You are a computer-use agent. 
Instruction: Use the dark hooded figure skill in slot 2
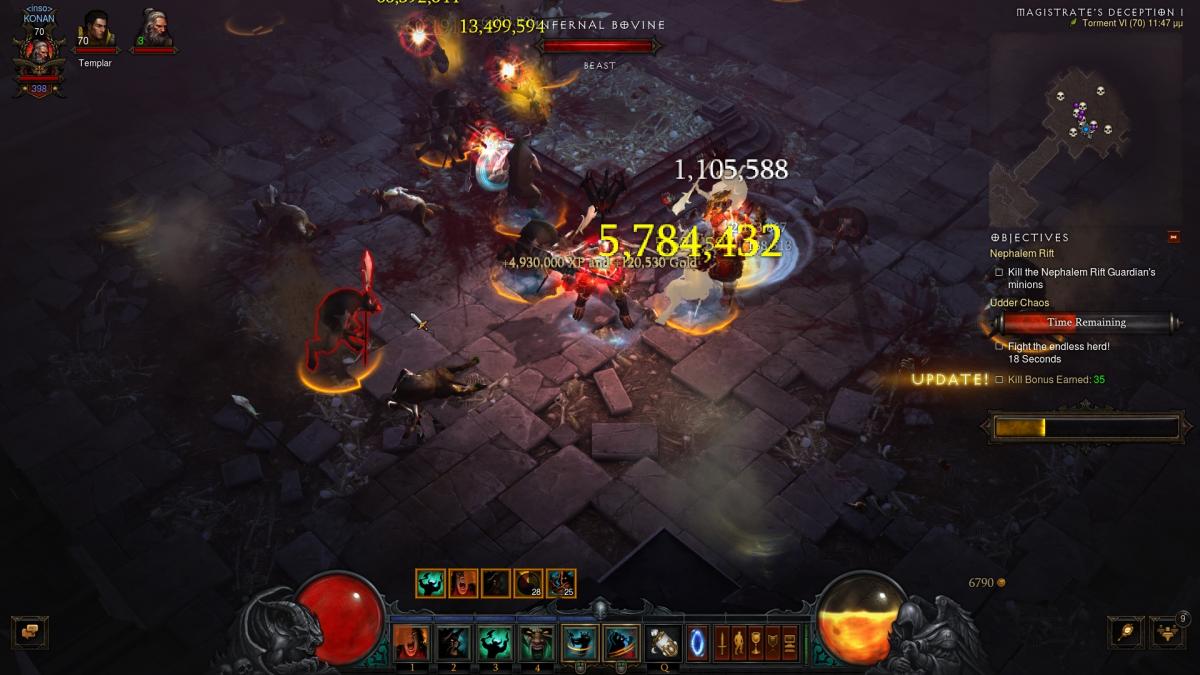453,642
